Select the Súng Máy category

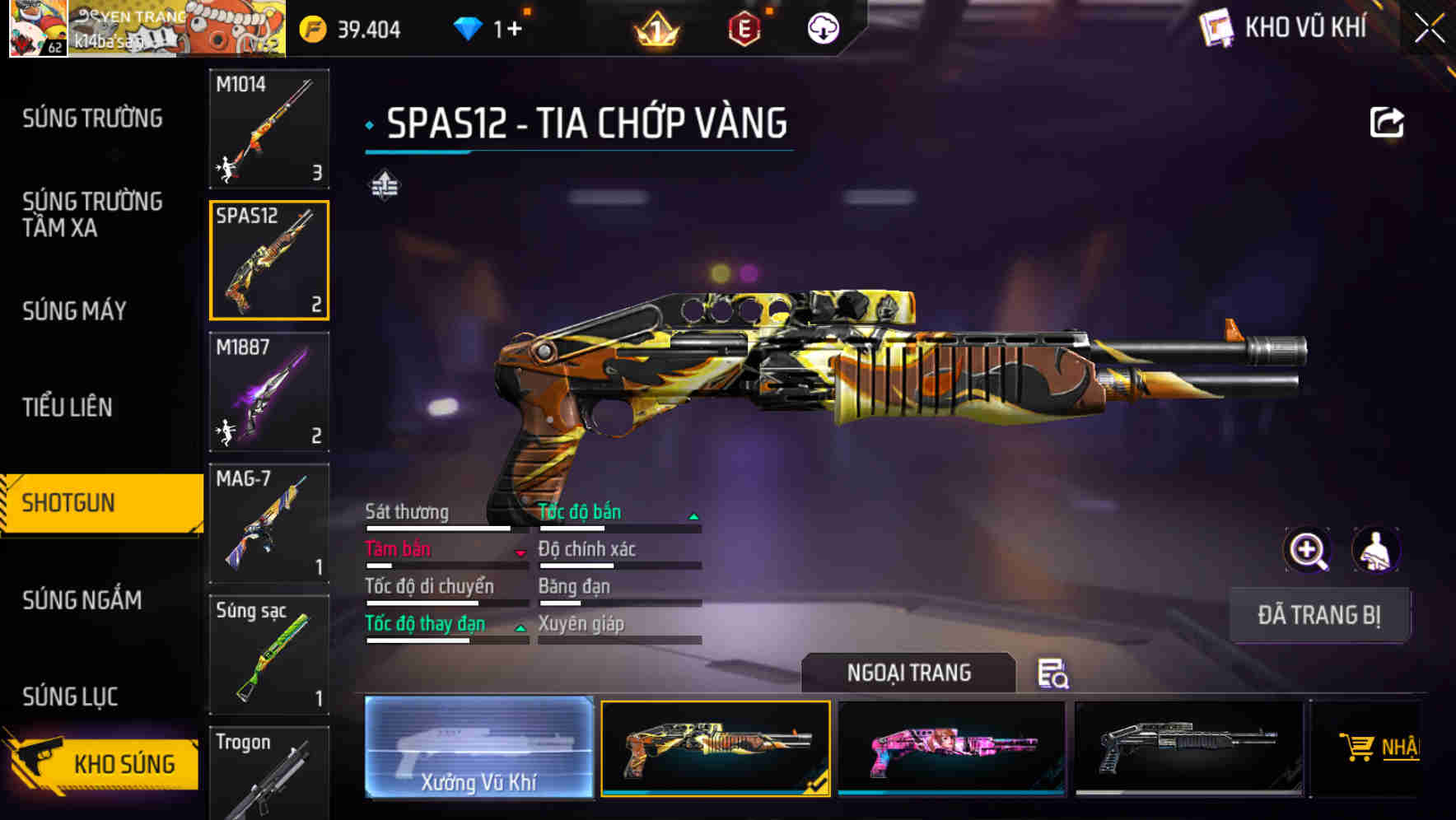pos(74,310)
